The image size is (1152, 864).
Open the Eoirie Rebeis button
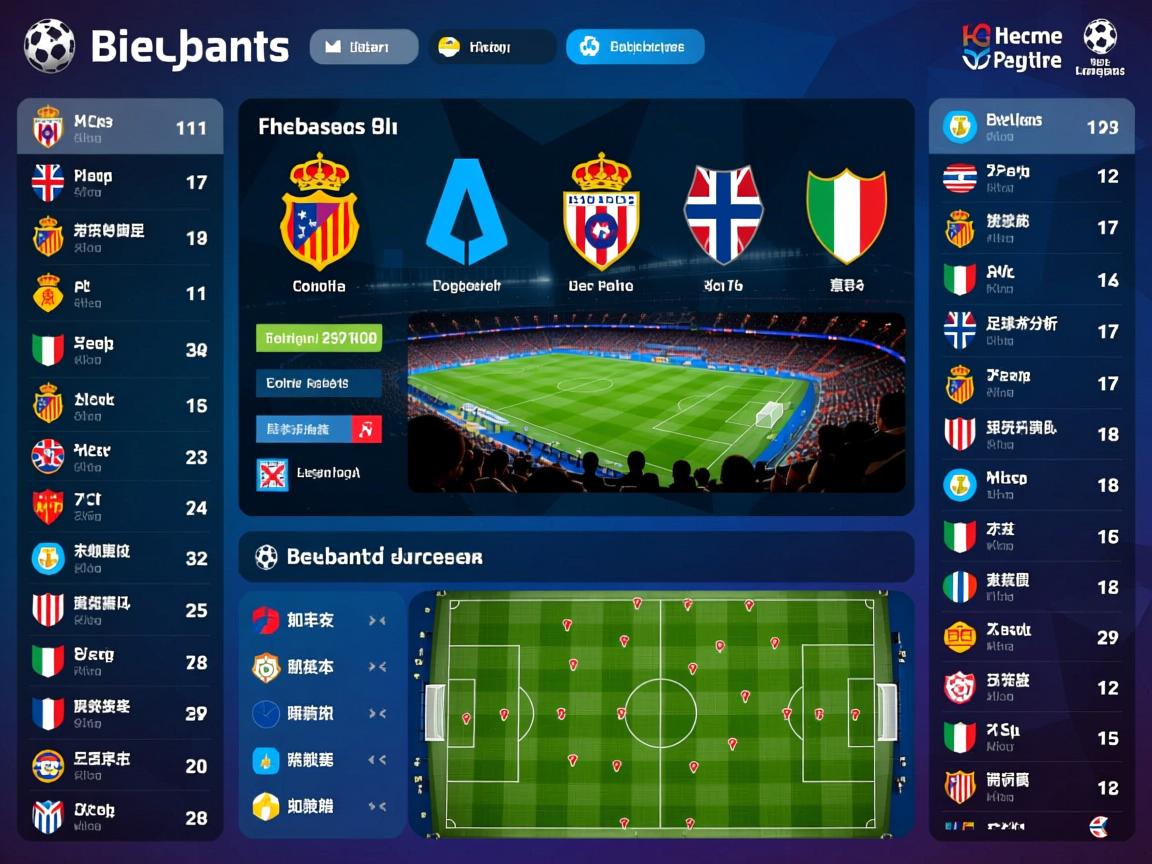319,383
